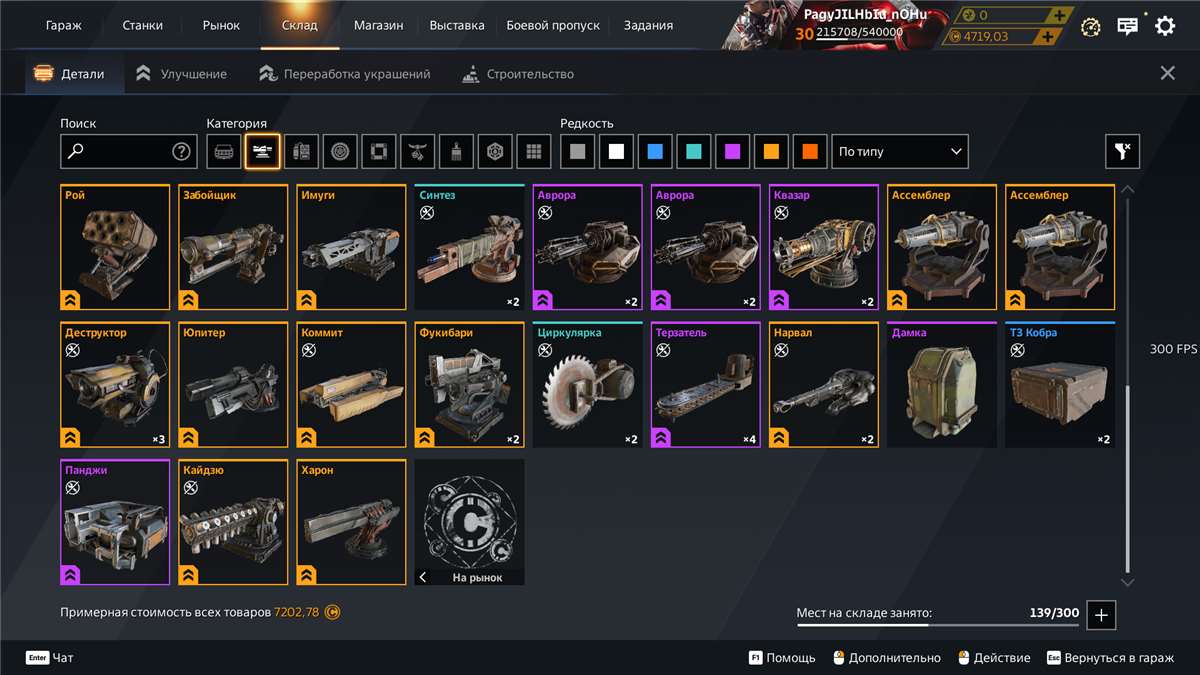Open the Гараж tab

pyautogui.click(x=64, y=25)
